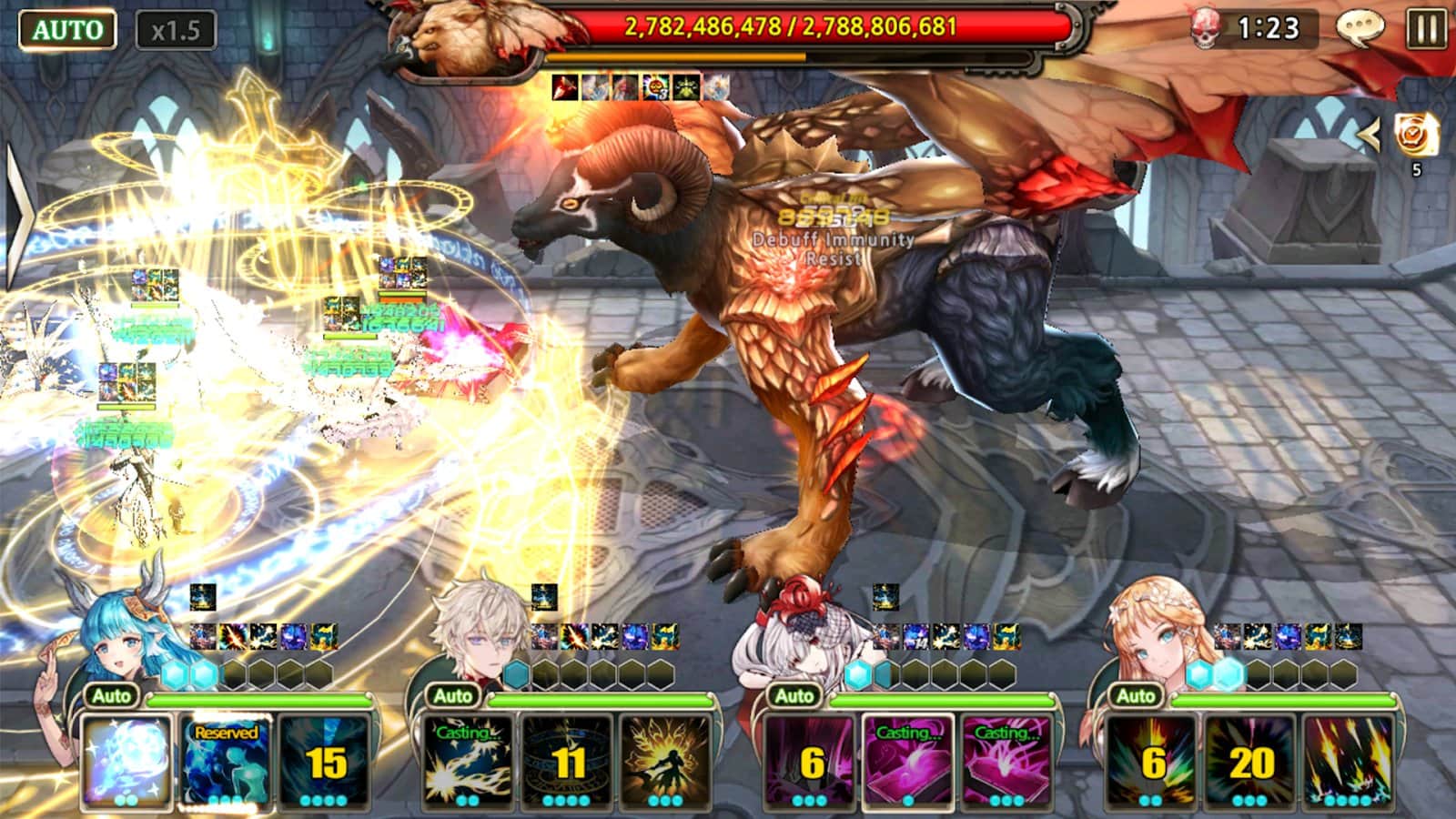Pause the battle

(x=1425, y=29)
